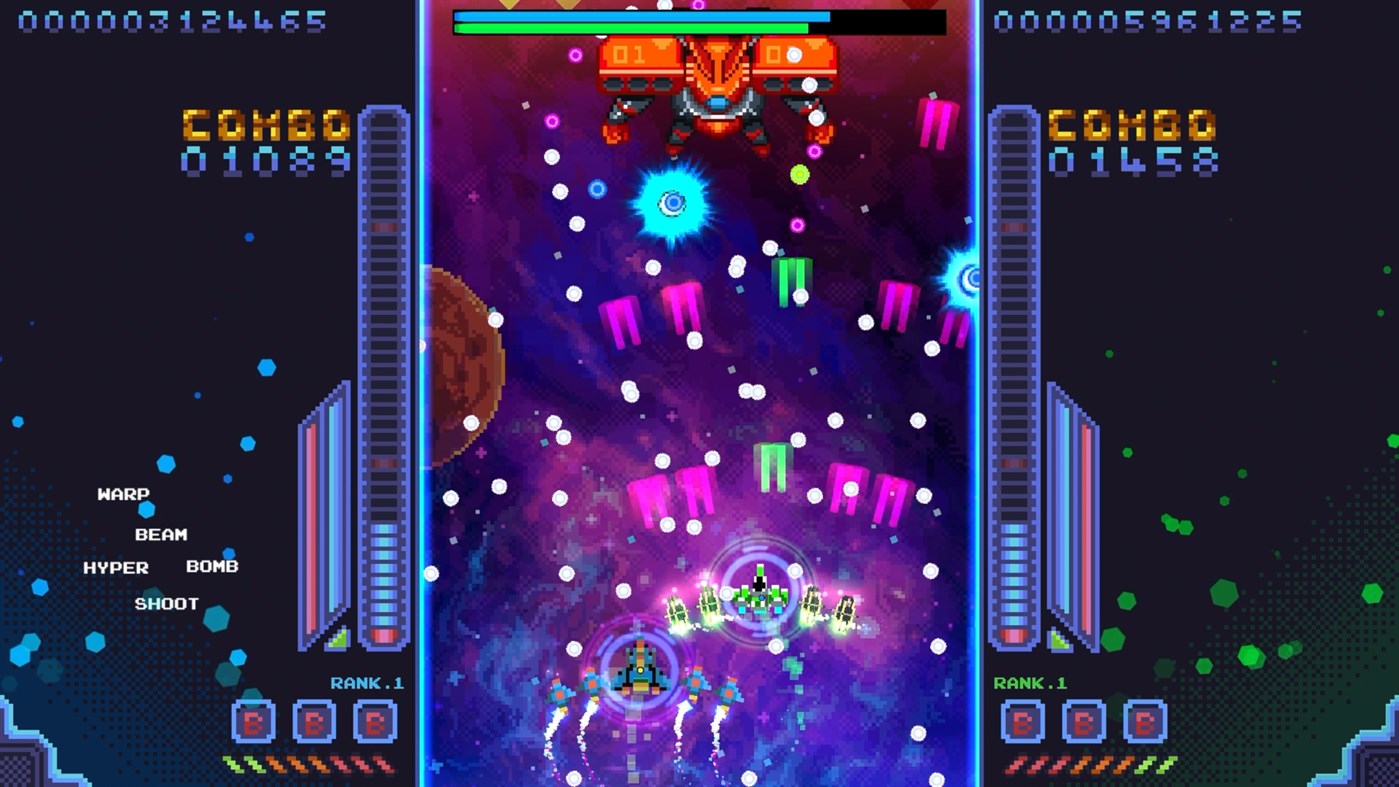Click the third B bomb icon on left panel
This screenshot has width=1399, height=787.
coord(377,719)
